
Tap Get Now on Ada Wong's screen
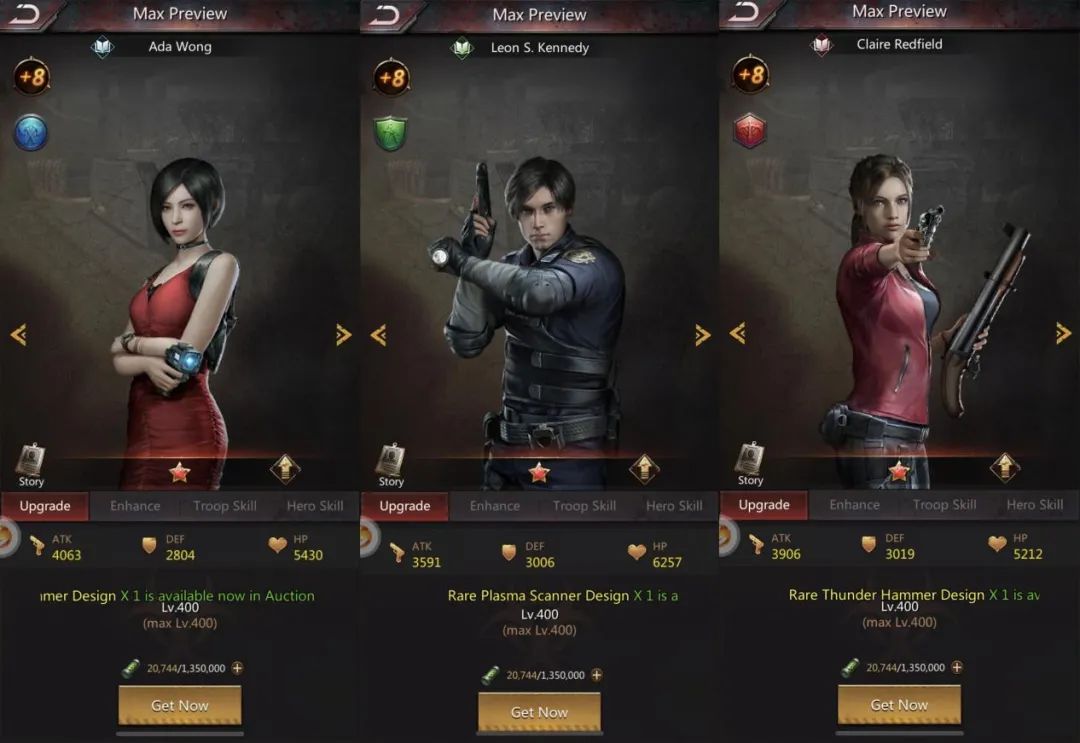click(x=180, y=705)
